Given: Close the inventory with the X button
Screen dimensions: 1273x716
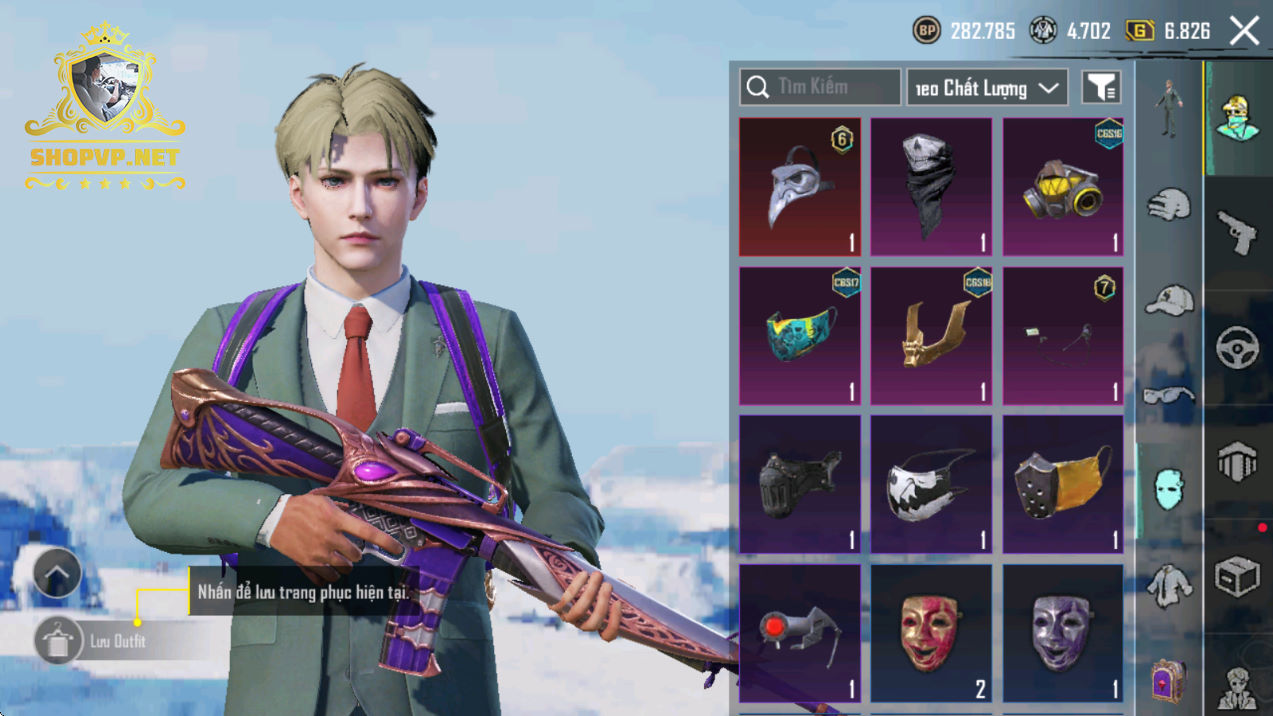Looking at the screenshot, I should tap(1244, 31).
